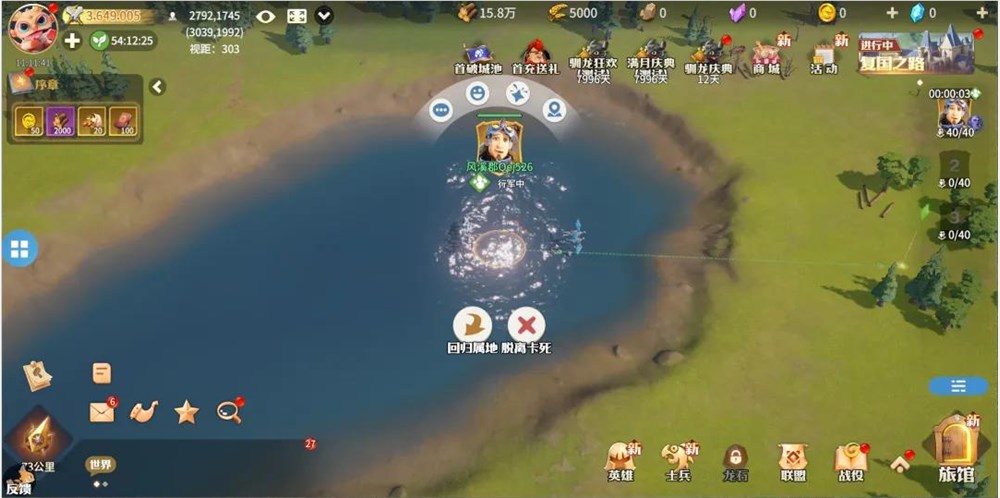This screenshot has width=1000, height=498.
Task: Open the mail envelope inbox
Action: 101,412
